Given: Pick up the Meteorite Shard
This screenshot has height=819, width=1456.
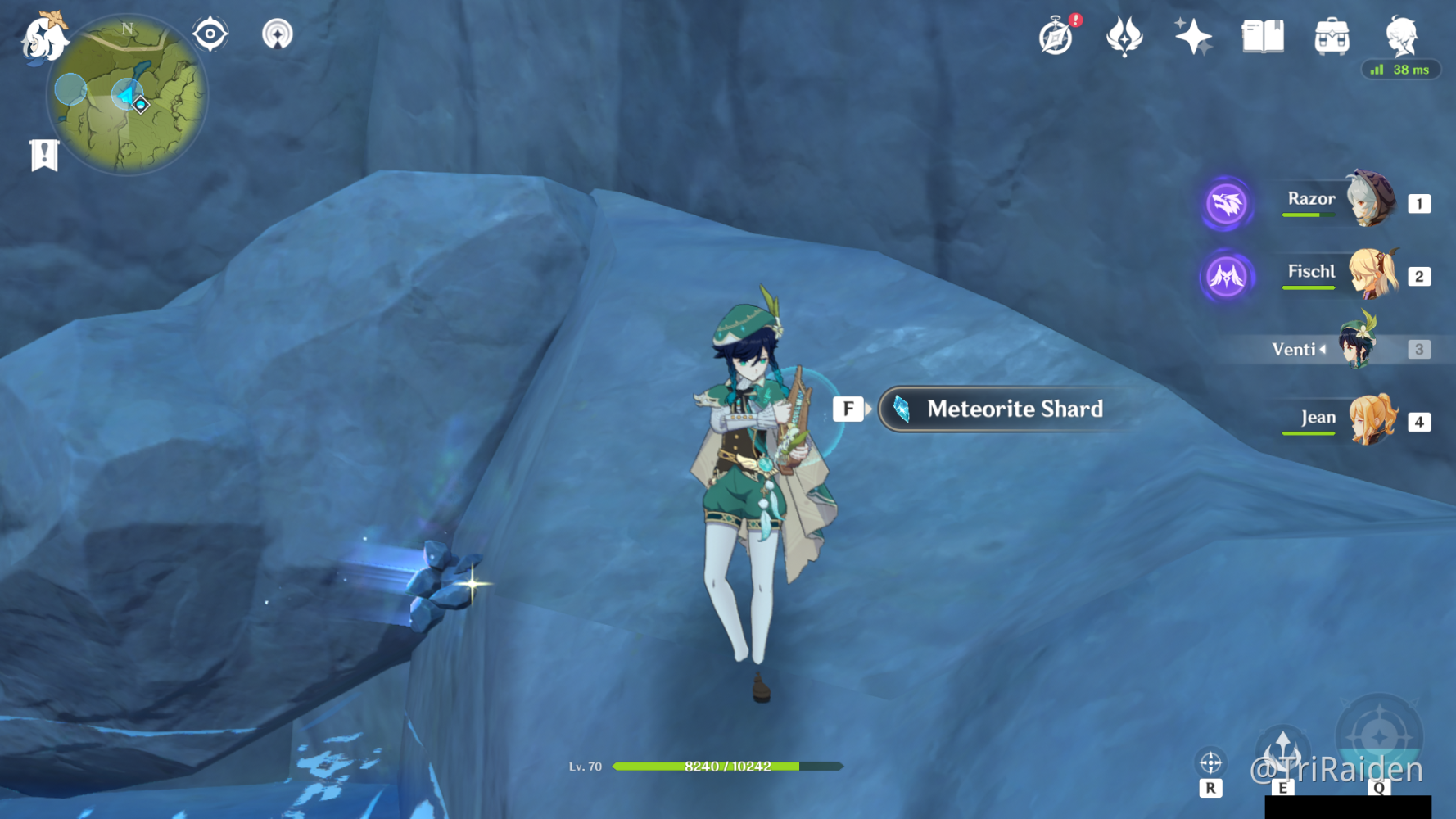Looking at the screenshot, I should click(x=1013, y=409).
